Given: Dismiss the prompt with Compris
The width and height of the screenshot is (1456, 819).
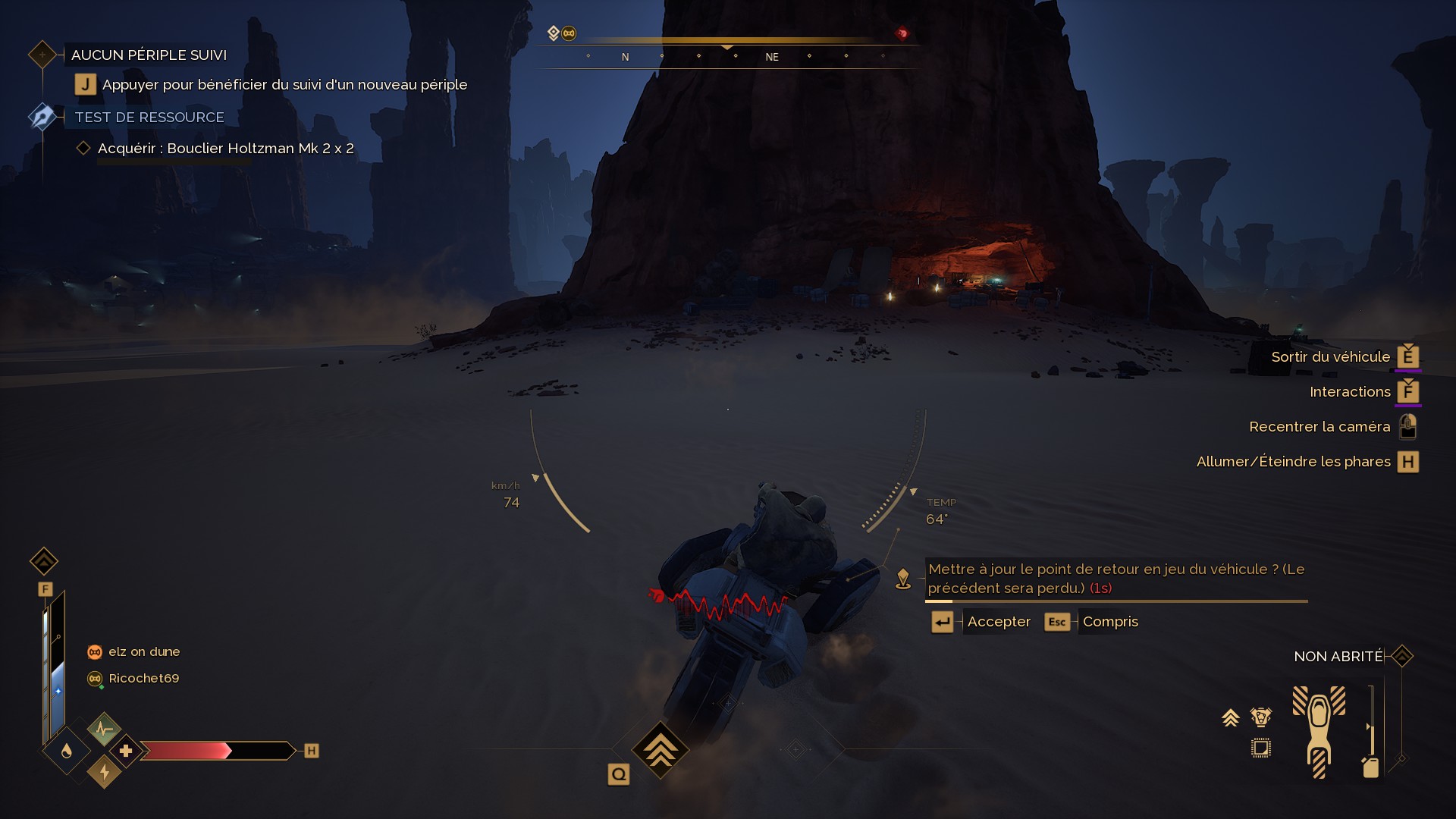Looking at the screenshot, I should pos(1109,622).
